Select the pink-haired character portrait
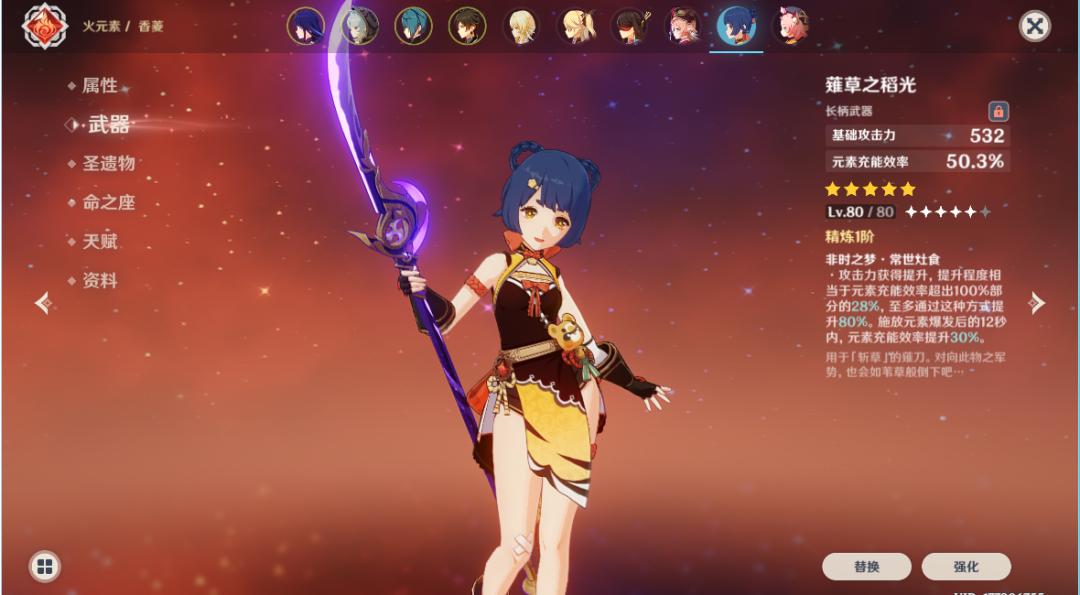 [791, 26]
